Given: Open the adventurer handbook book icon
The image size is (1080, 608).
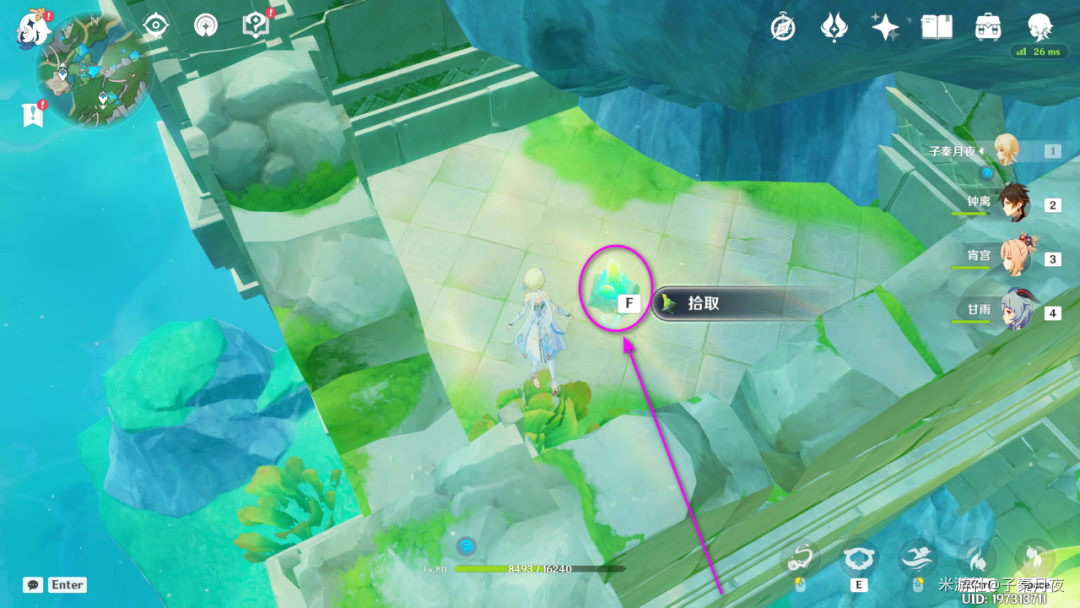Looking at the screenshot, I should [x=936, y=27].
